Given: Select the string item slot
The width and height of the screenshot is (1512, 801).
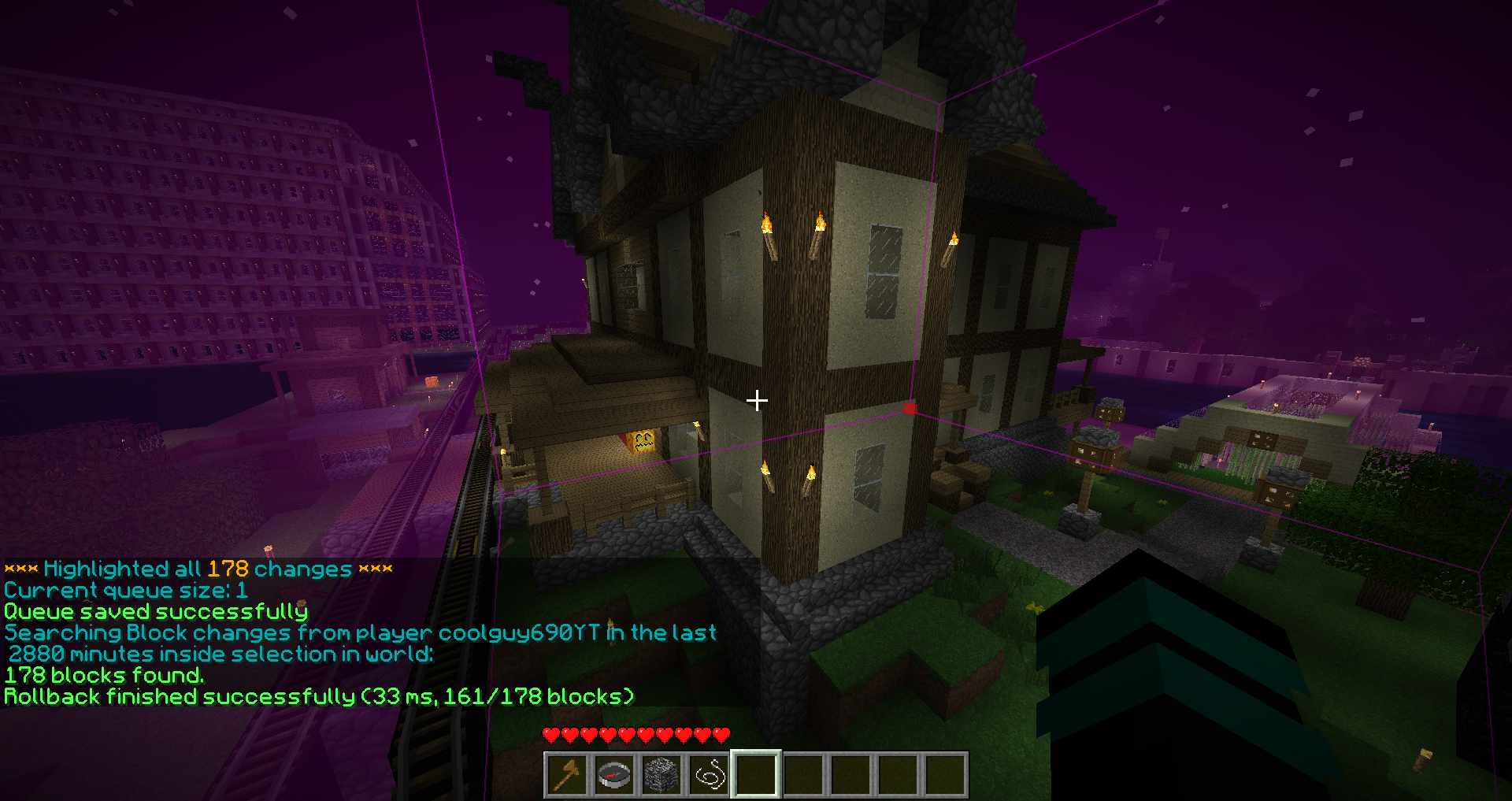Looking at the screenshot, I should (709, 775).
